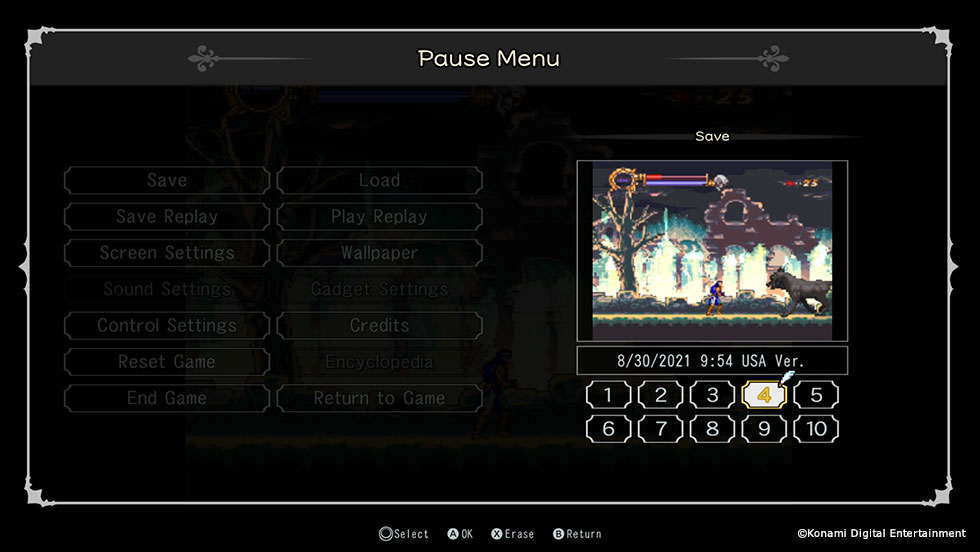Choose Reset Game
980x552 pixels.
tap(167, 362)
